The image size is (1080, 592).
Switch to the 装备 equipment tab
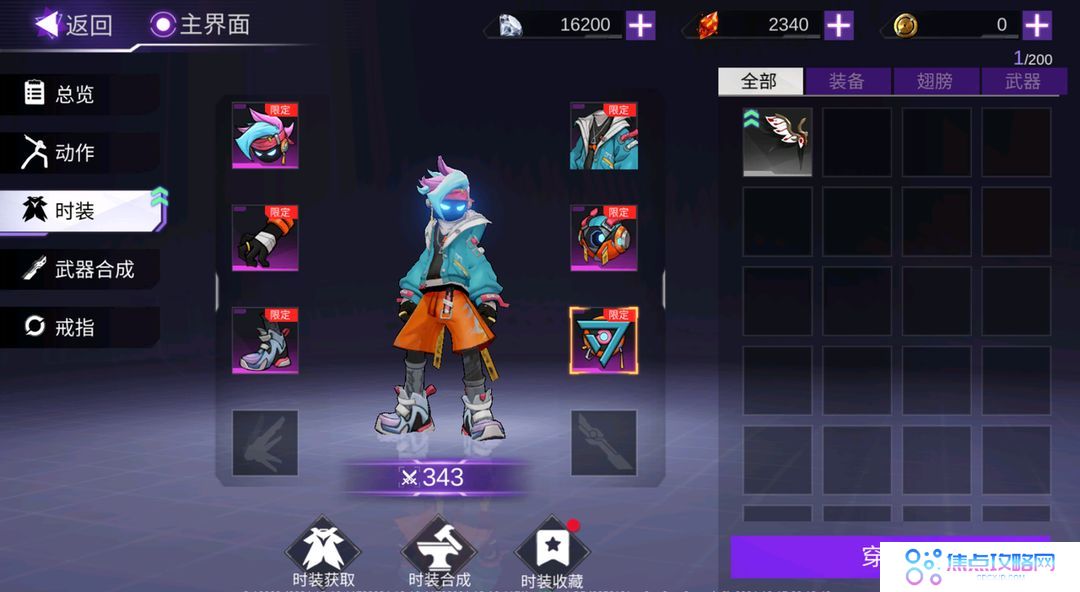click(x=847, y=82)
